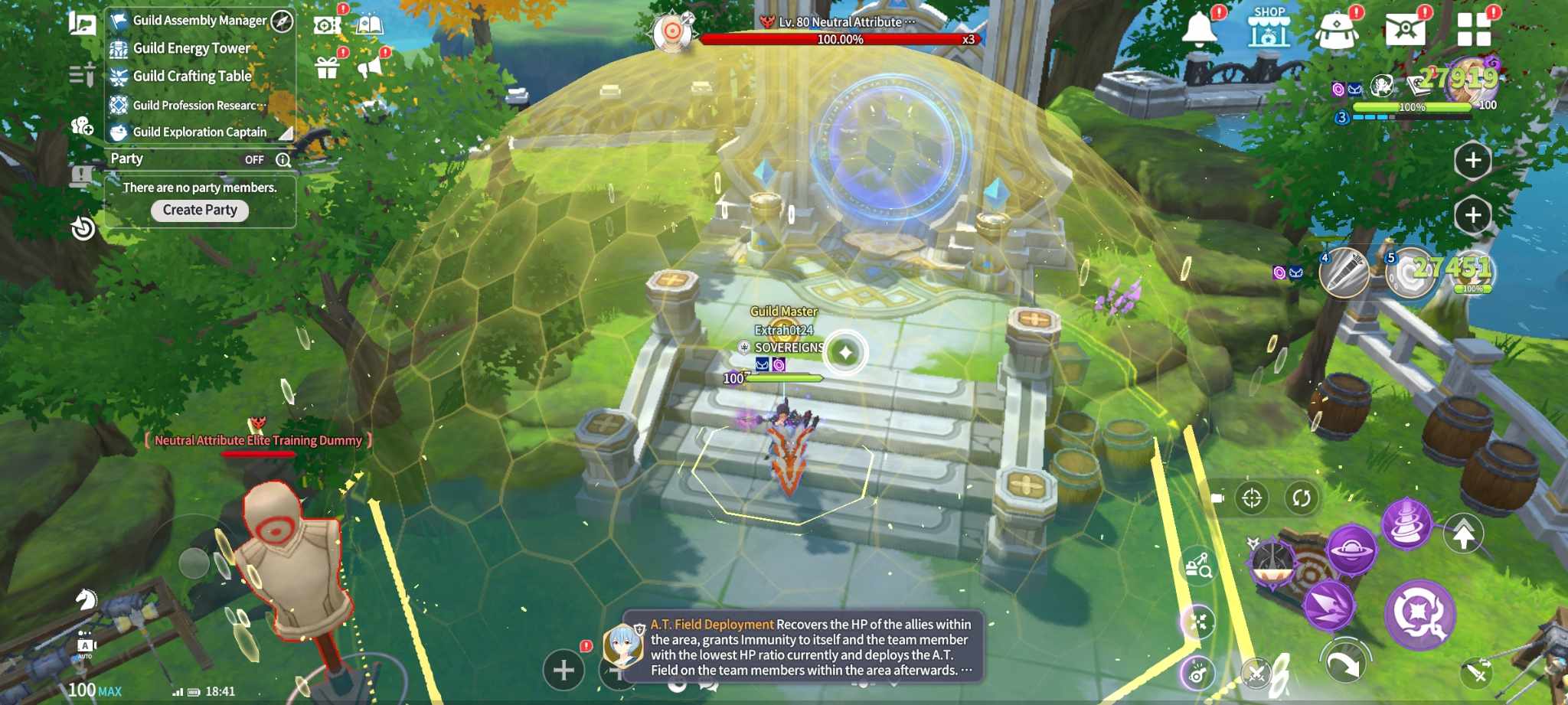View notifications via the bell icon
Viewport: 1568px width, 705px height.
tap(1200, 28)
